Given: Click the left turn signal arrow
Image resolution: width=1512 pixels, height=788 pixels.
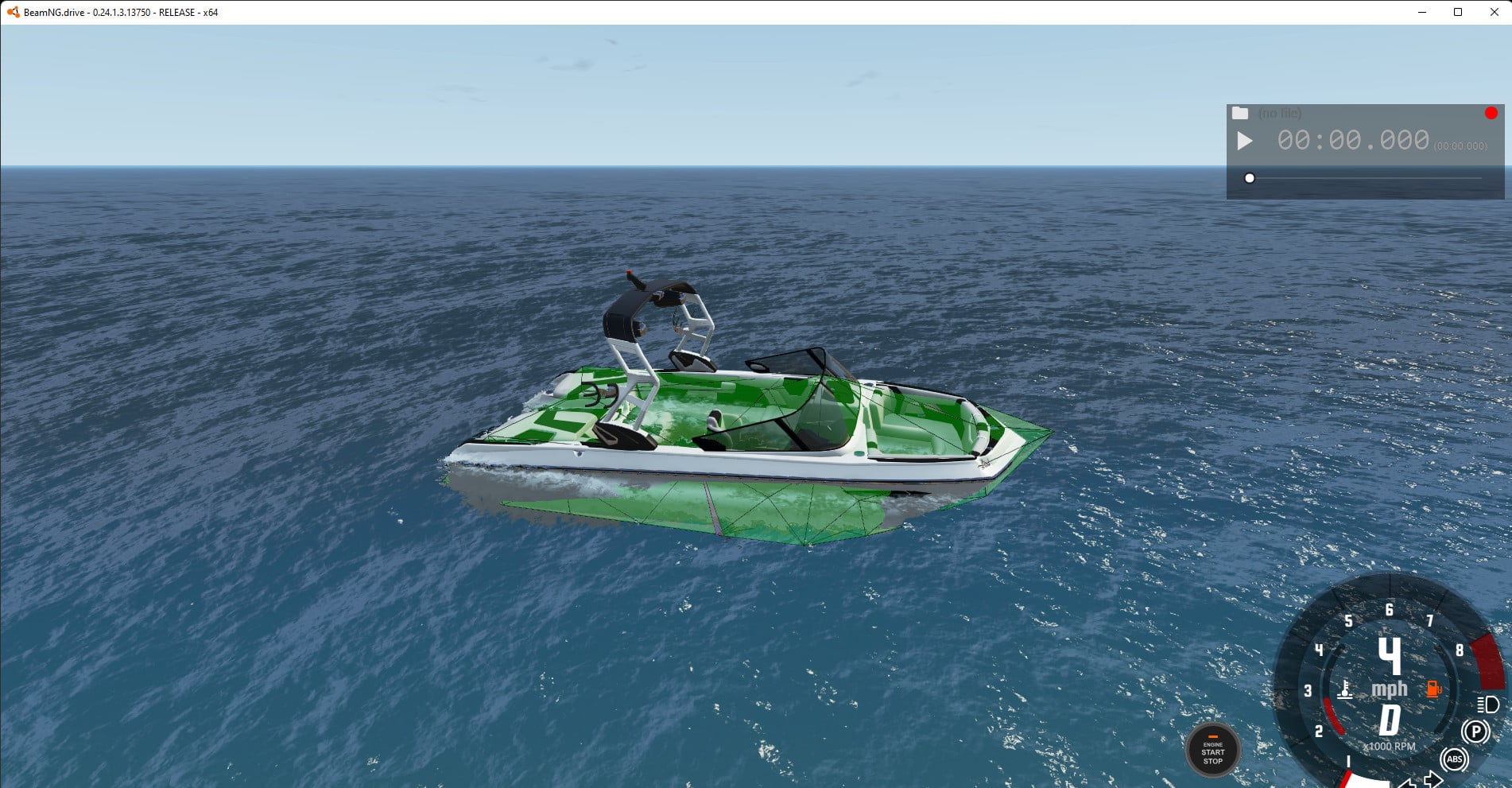Looking at the screenshot, I should pyautogui.click(x=1409, y=783).
